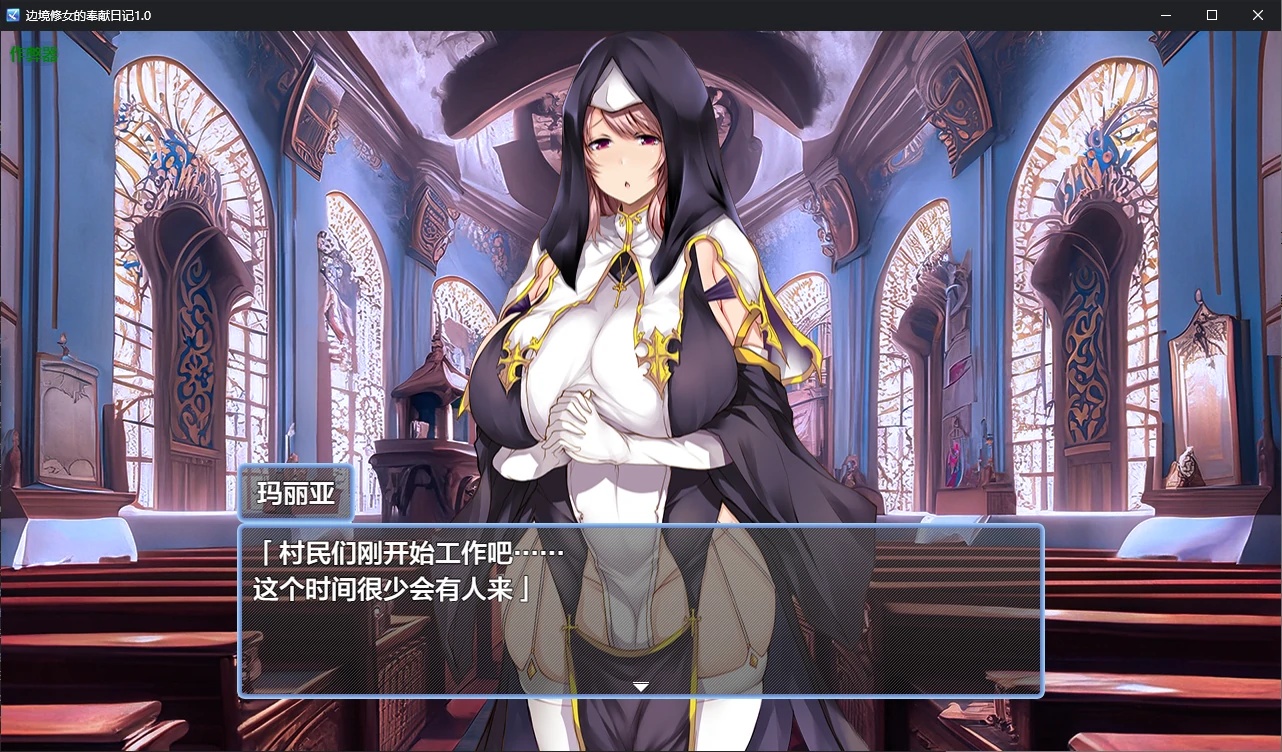This screenshot has width=1282, height=752.
Task: Minimize the 边境修女的奉献日记 window
Action: tap(1165, 15)
